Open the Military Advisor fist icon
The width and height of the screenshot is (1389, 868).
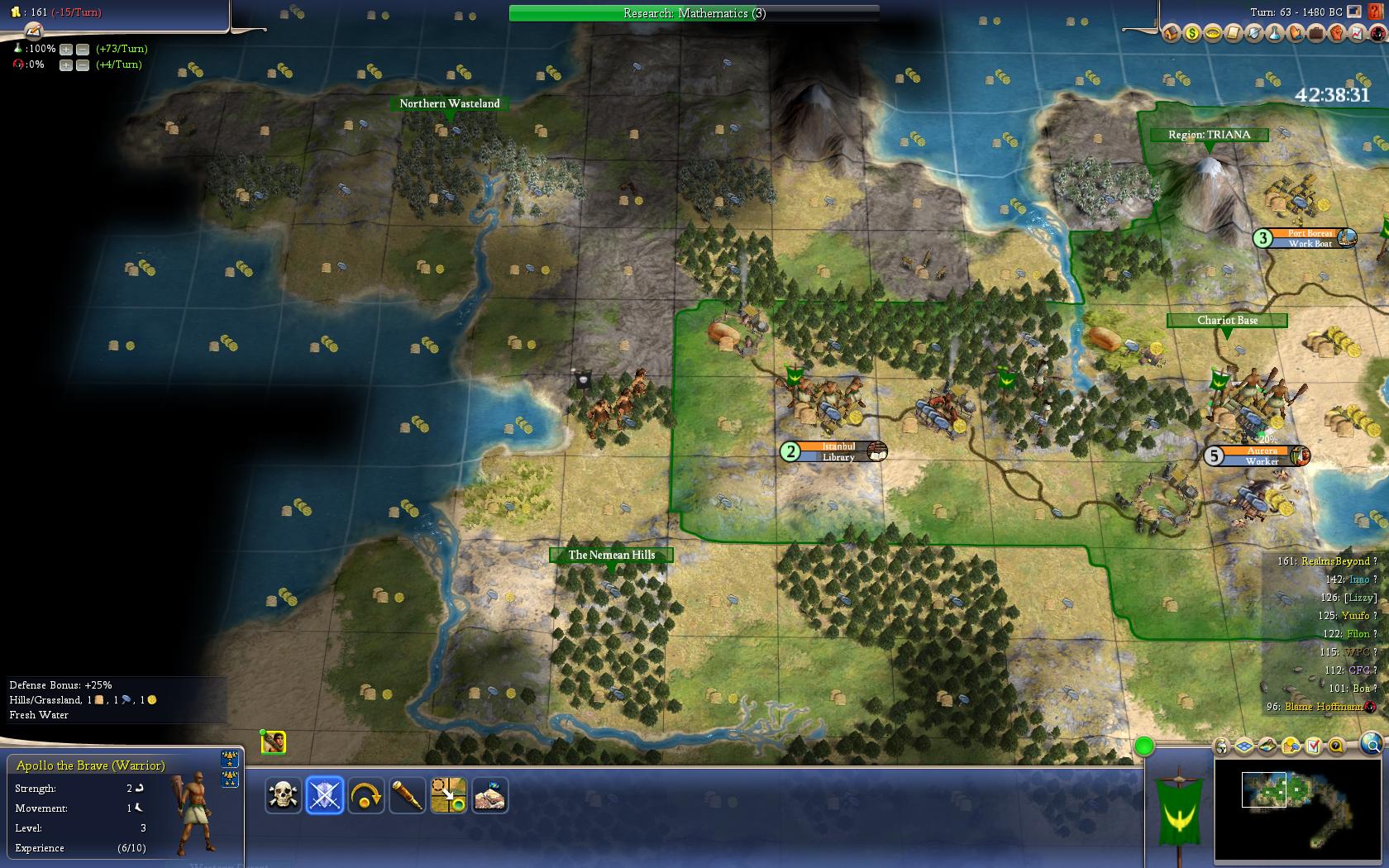point(1336,34)
